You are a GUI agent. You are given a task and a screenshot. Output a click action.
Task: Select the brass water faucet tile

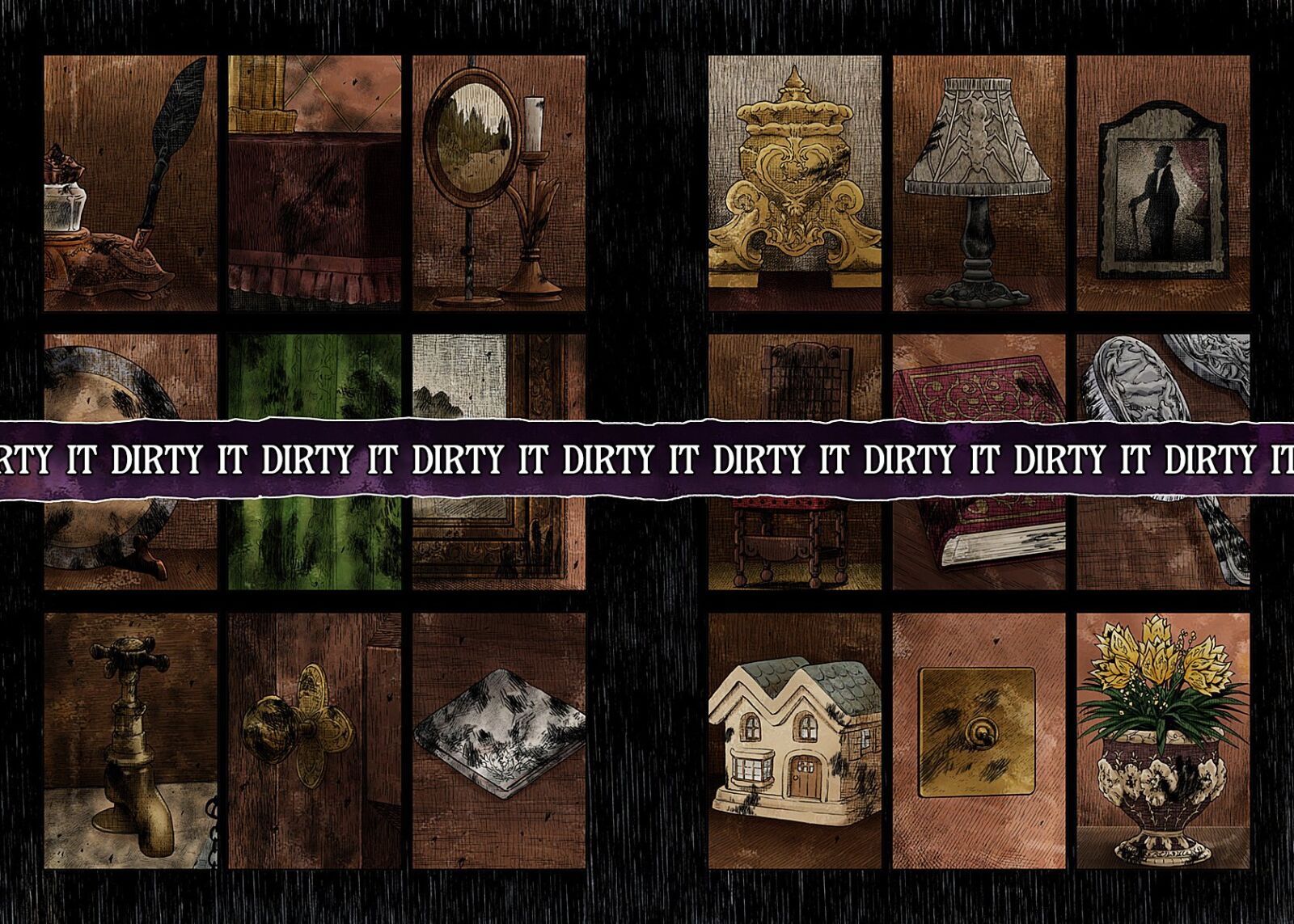[130, 740]
